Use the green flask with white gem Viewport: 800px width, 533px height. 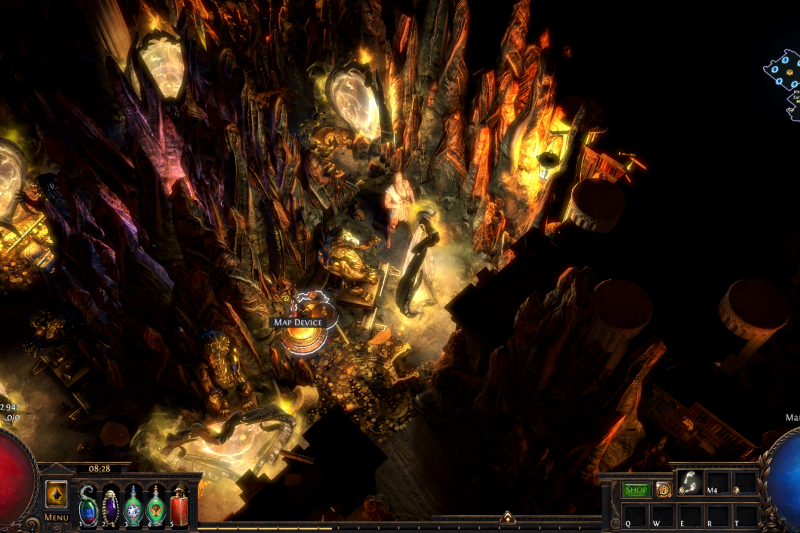click(133, 505)
